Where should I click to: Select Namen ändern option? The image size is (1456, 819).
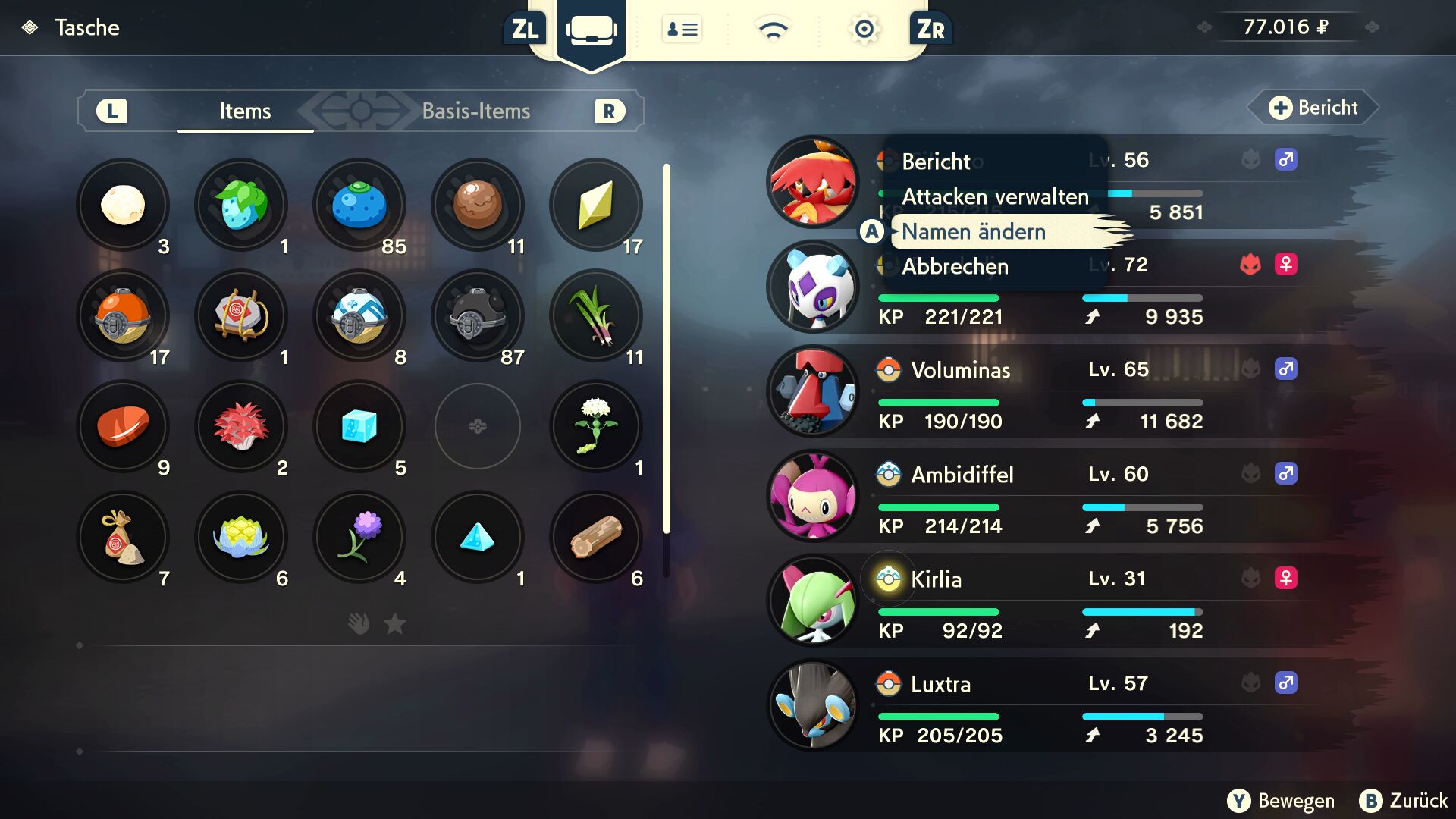point(974,231)
